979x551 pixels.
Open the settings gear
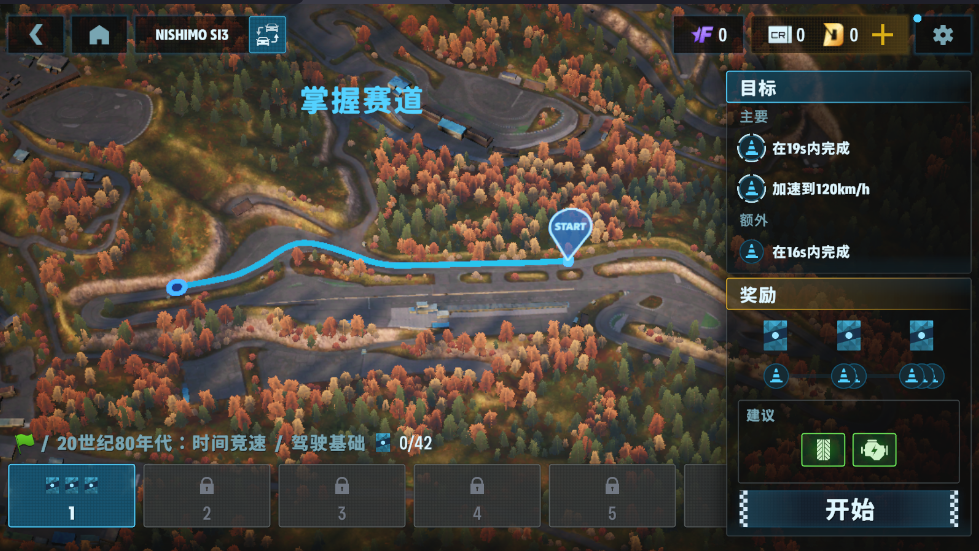[x=942, y=35]
